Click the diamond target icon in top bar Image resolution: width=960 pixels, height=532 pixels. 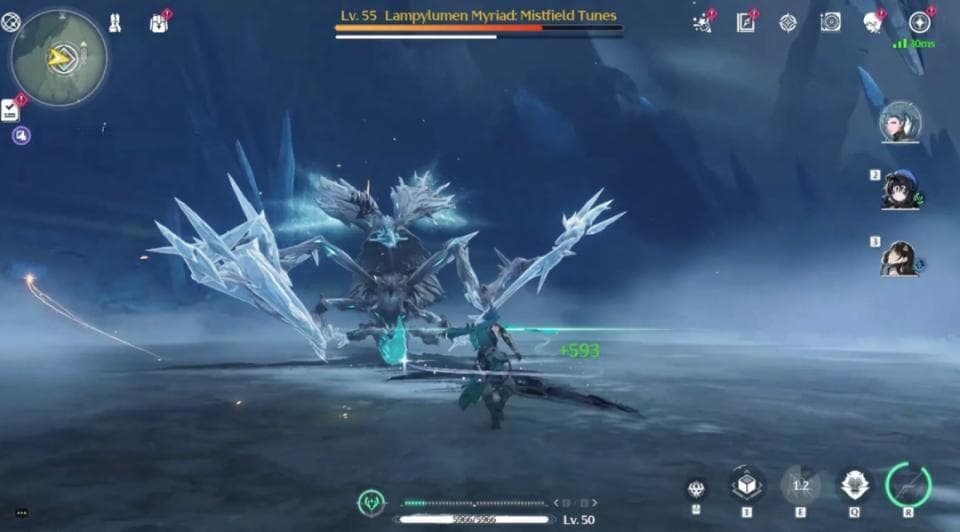point(788,22)
